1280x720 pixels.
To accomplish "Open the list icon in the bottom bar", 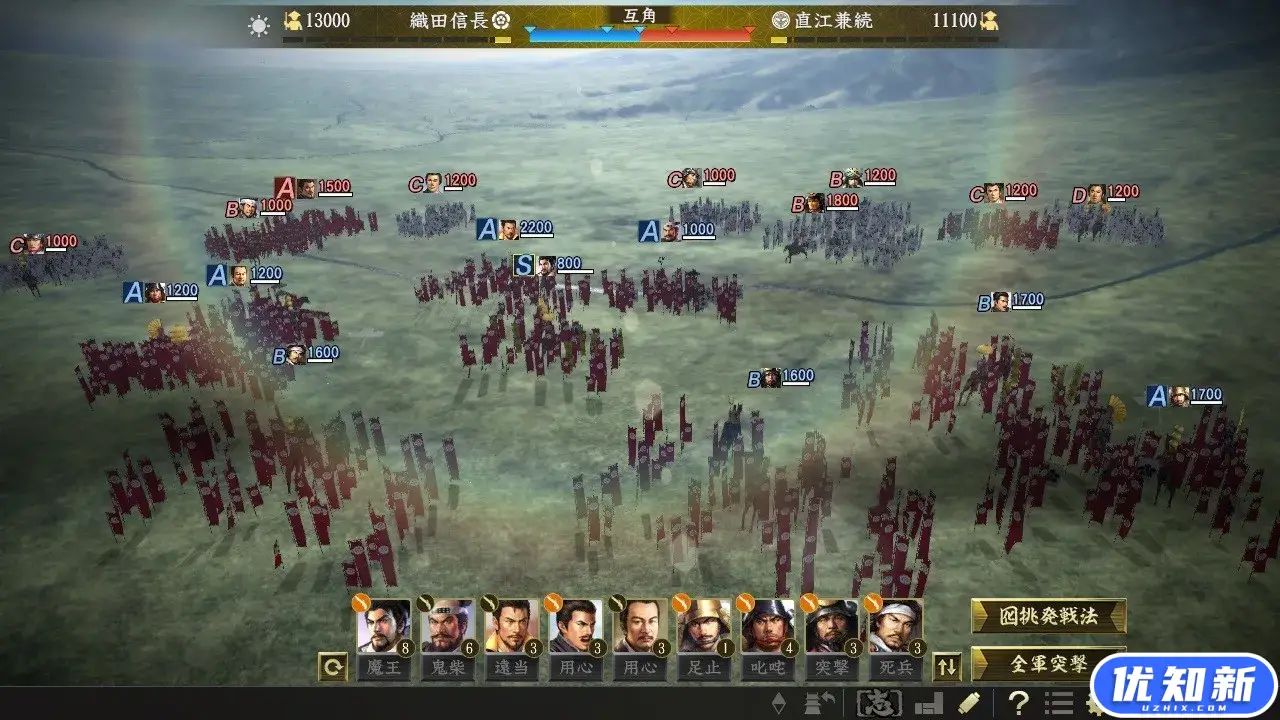I will click(1061, 701).
